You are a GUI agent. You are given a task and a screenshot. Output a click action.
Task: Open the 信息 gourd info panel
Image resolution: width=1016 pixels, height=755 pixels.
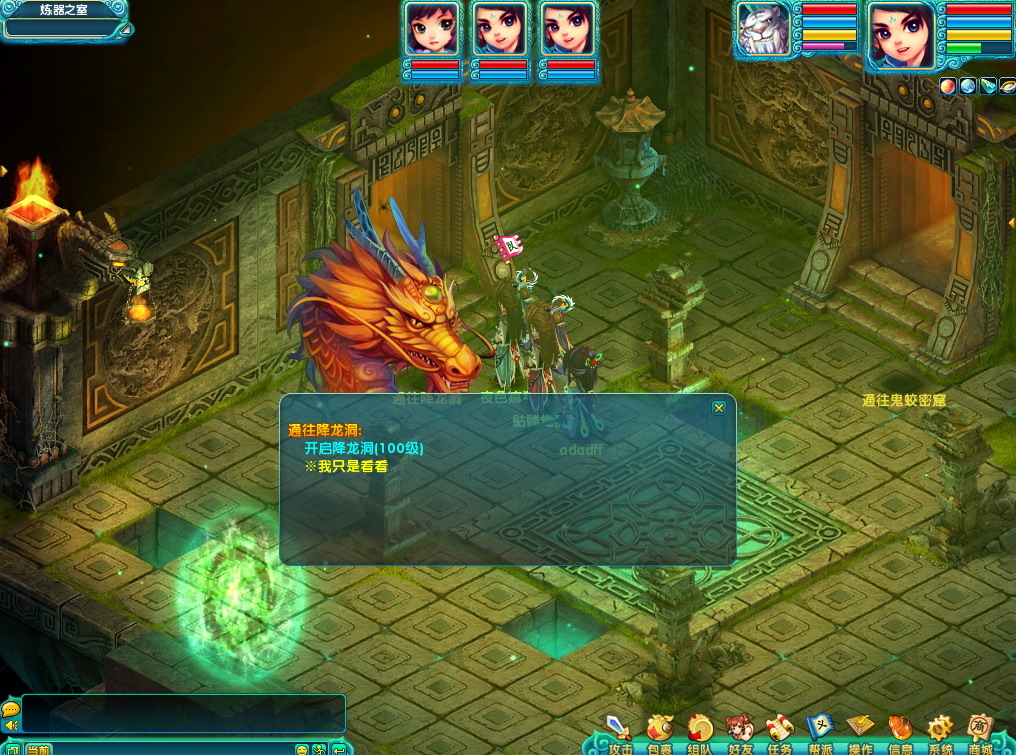click(900, 732)
